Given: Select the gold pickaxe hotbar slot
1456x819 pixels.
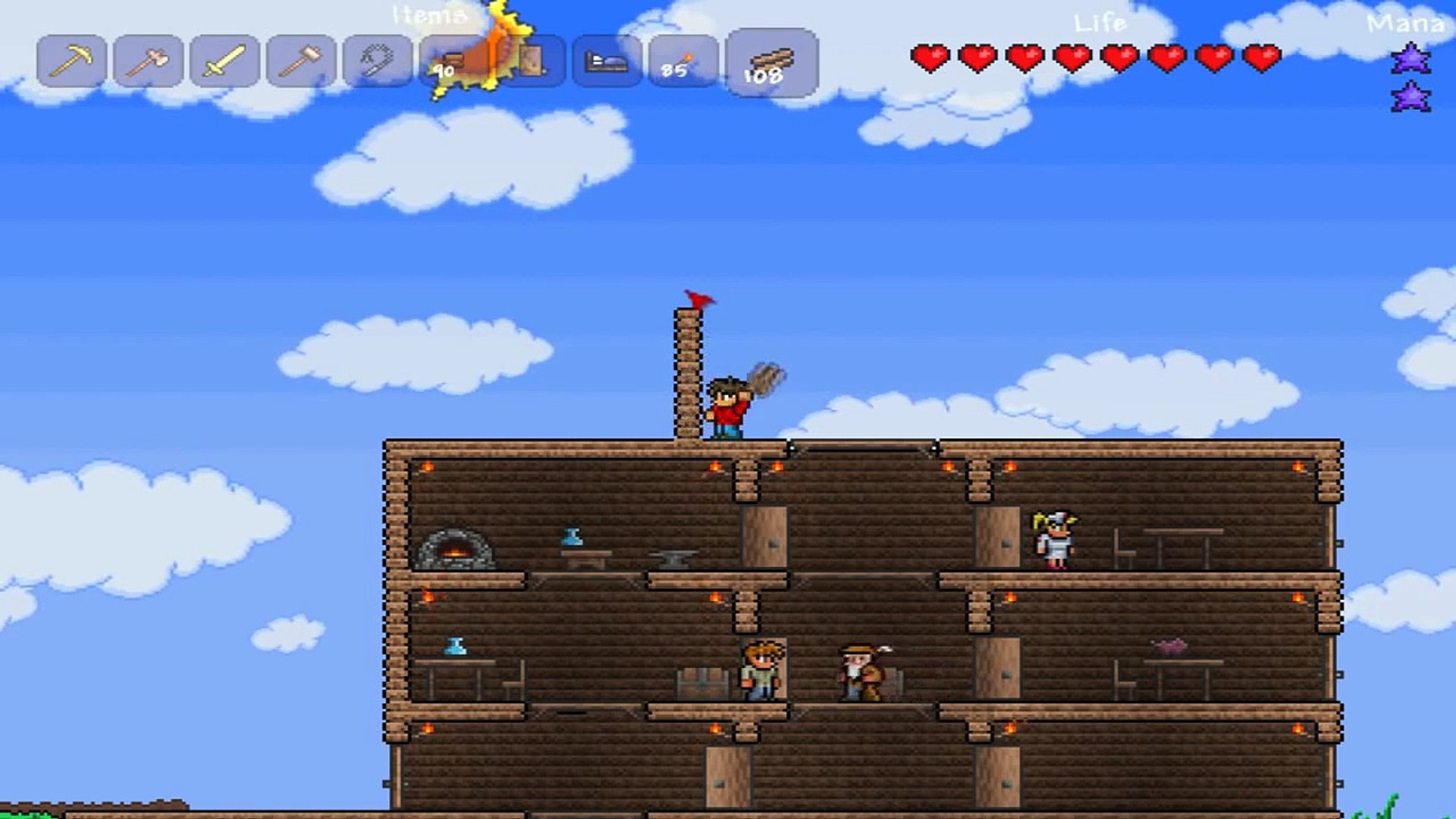Looking at the screenshot, I should 71,61.
